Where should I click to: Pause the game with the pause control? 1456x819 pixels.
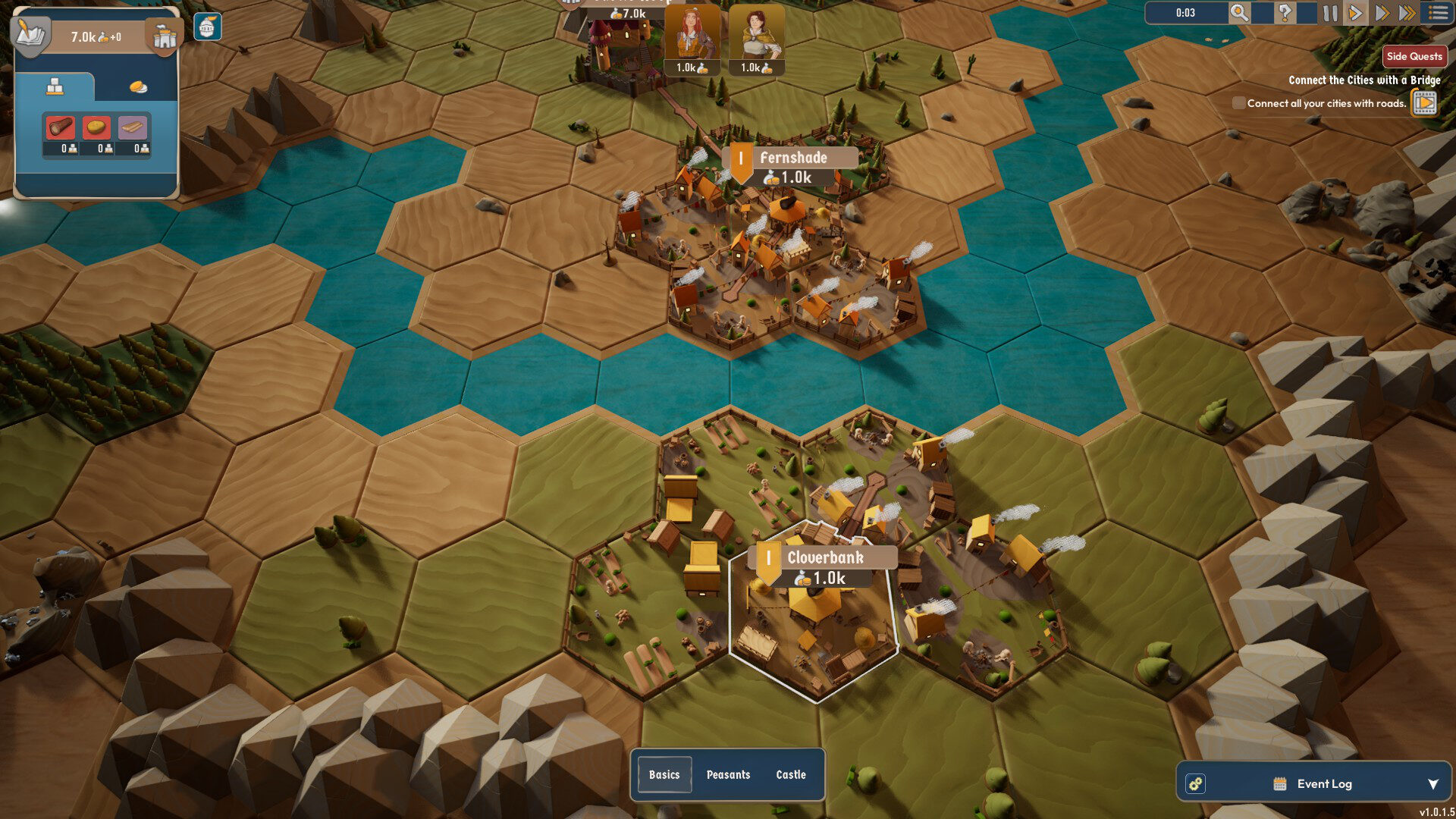point(1332,13)
